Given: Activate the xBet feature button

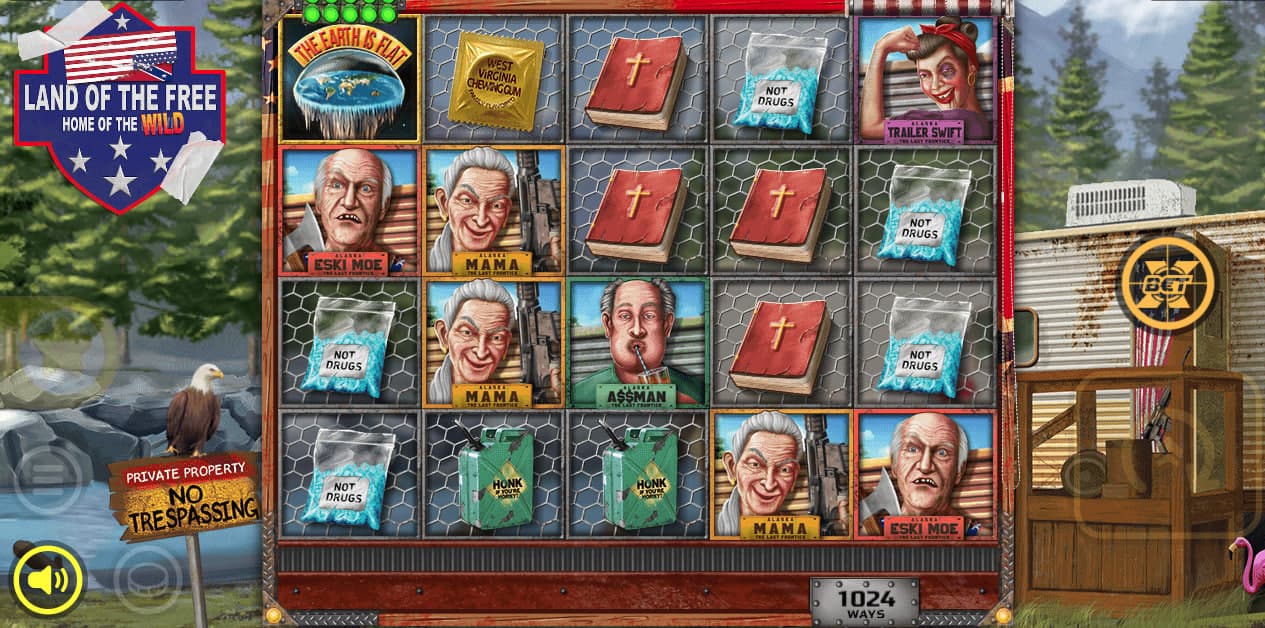Looking at the screenshot, I should [1166, 283].
